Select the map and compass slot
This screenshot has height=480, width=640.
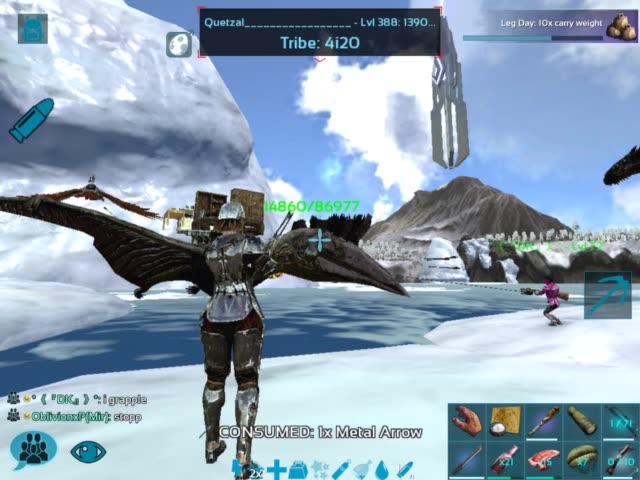(504, 421)
